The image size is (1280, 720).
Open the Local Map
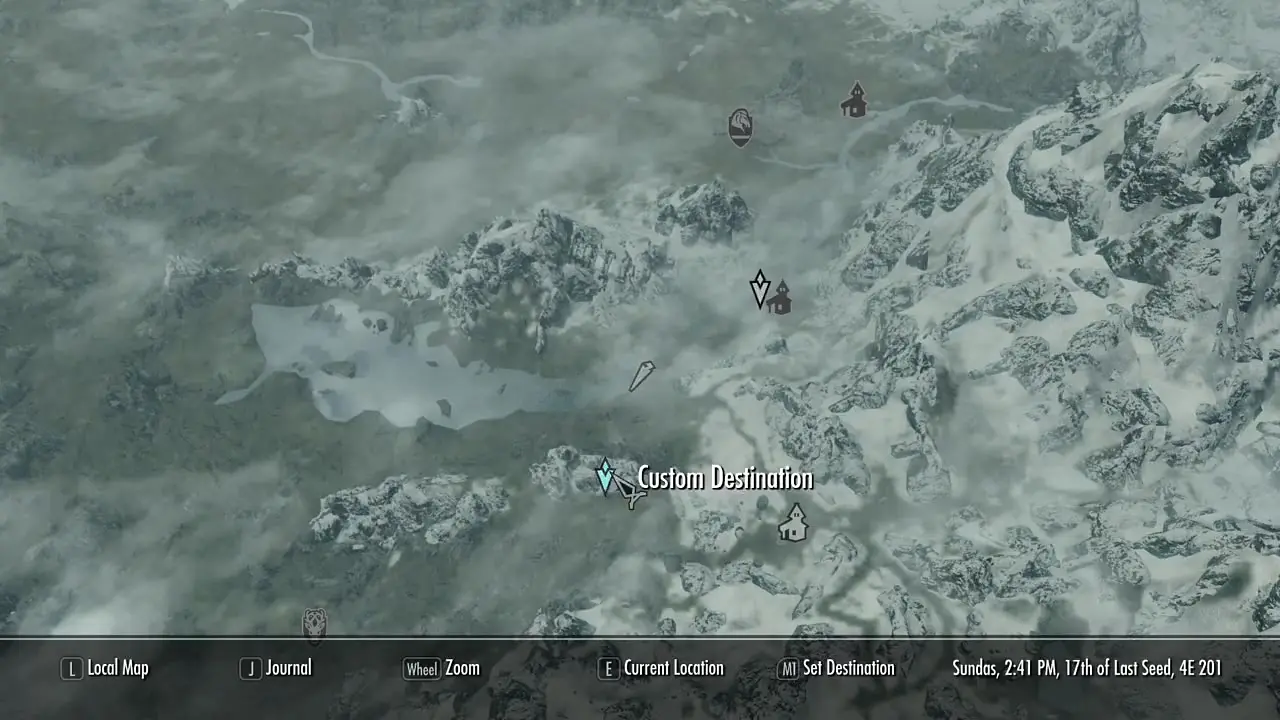(x=106, y=668)
